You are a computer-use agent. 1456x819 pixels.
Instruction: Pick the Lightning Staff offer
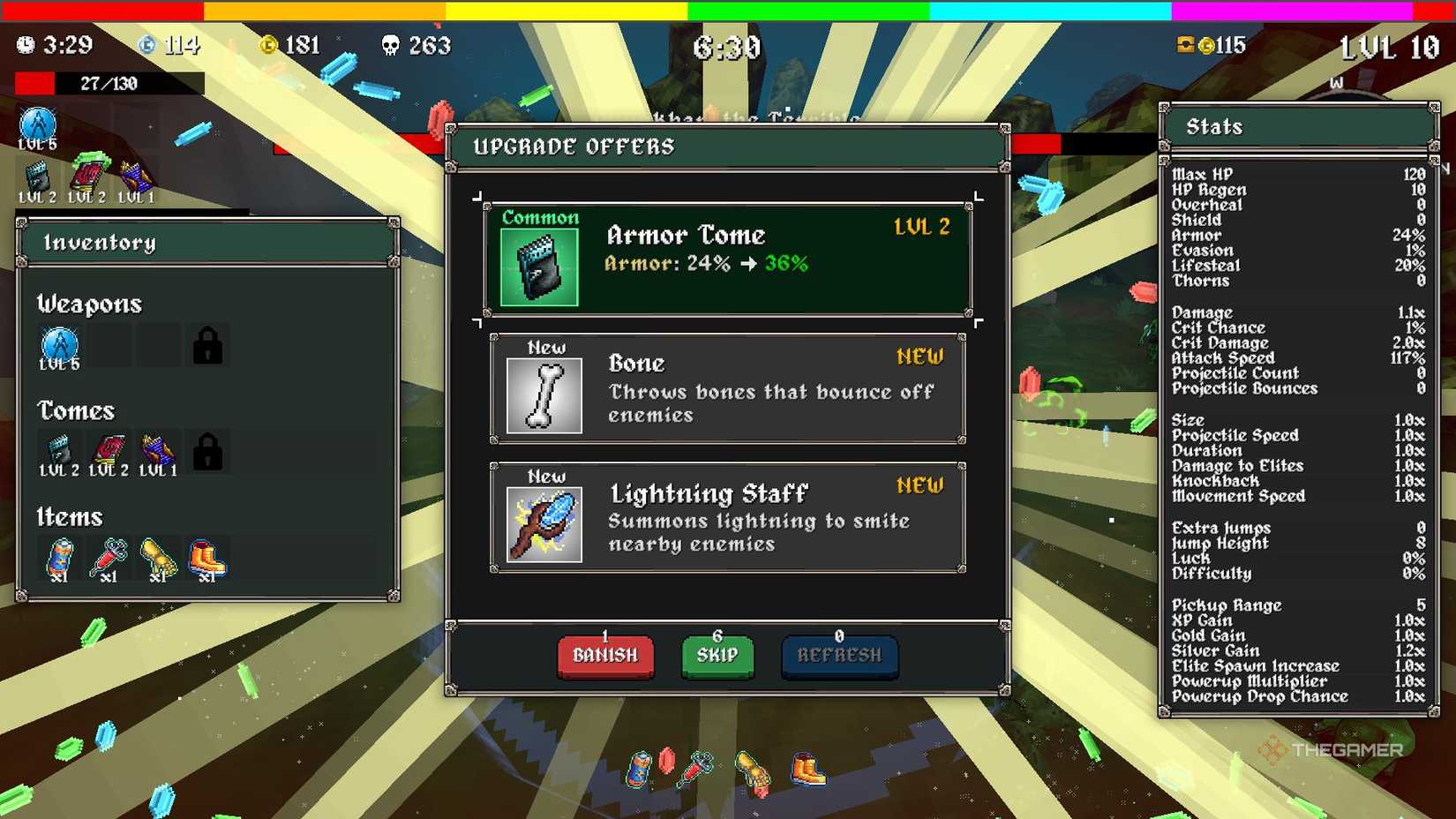(727, 517)
